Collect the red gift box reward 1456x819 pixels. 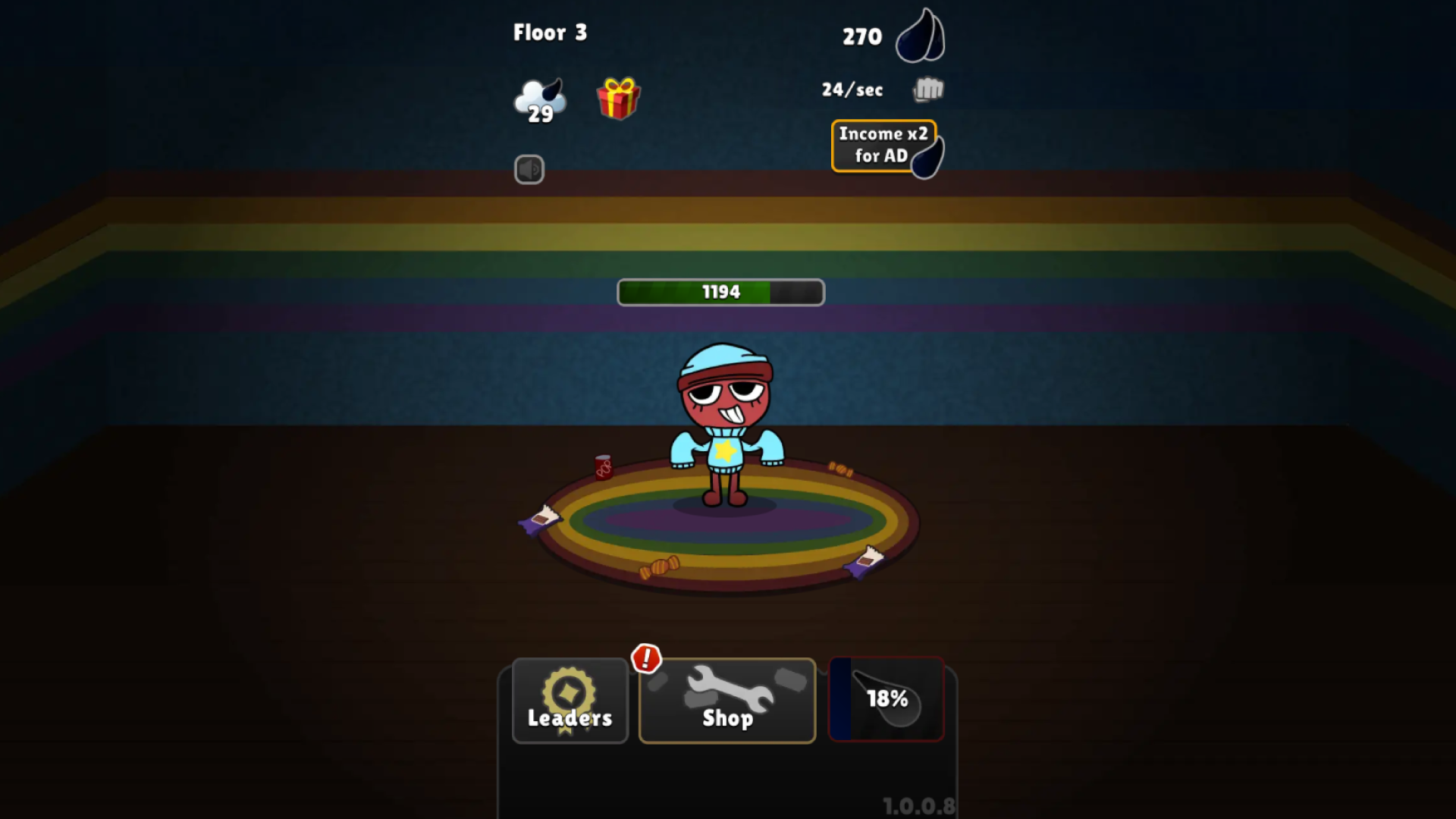pos(617,99)
